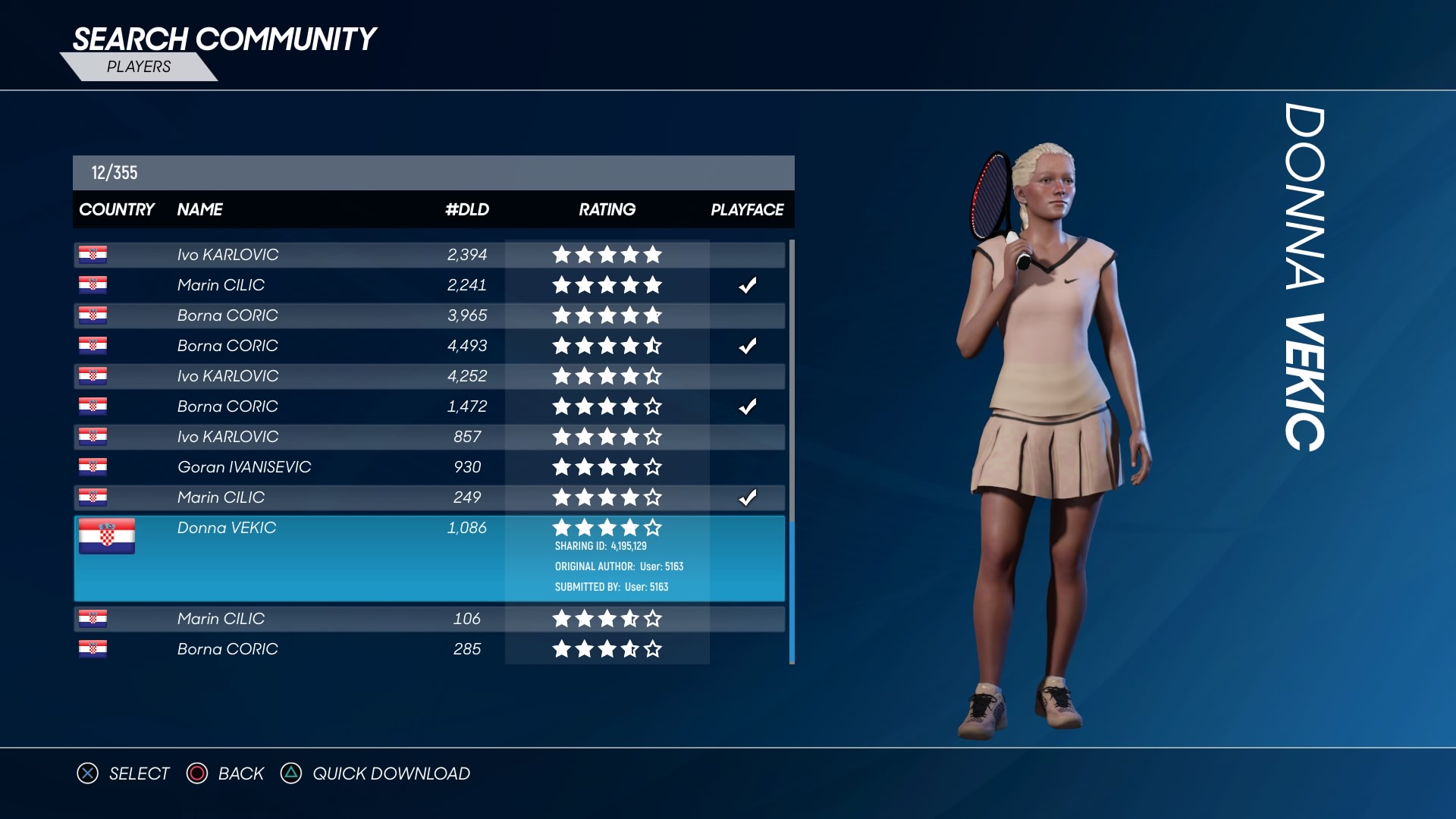The image size is (1456, 819).
Task: Select Ivo KARLOVIC row with 4,252 downloads
Action: [428, 376]
